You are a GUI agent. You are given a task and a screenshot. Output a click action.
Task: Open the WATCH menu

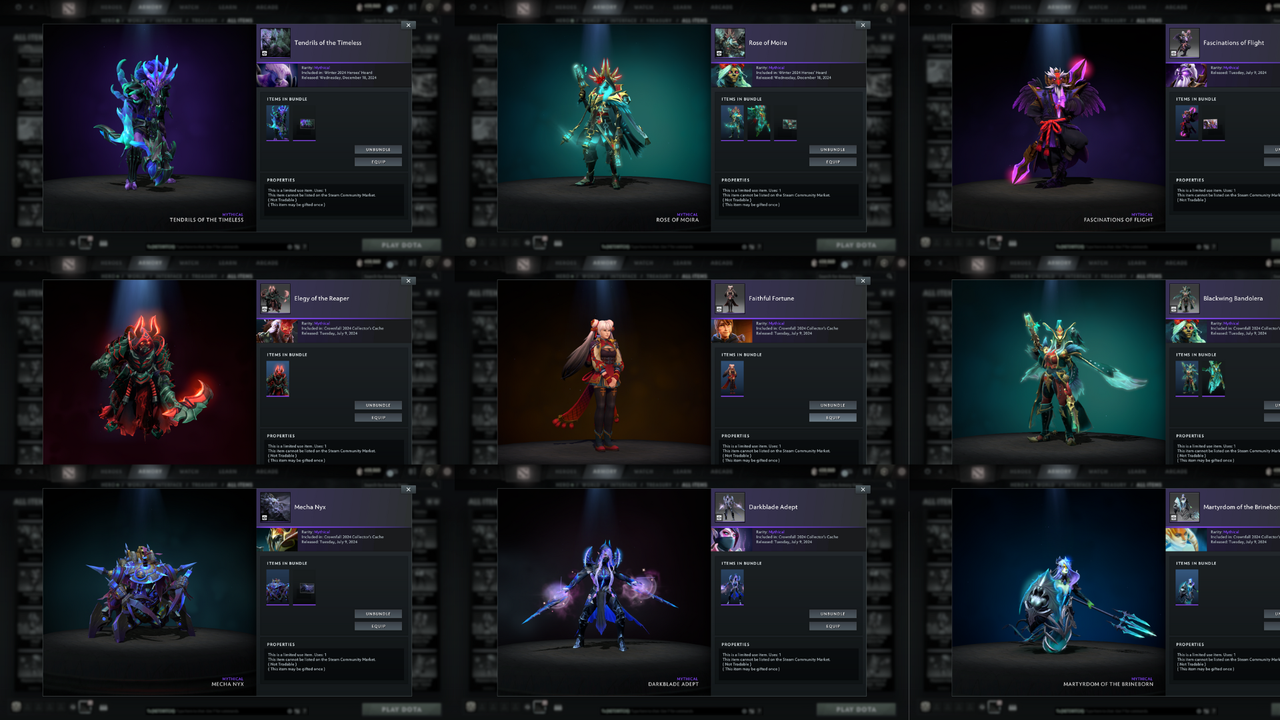tap(187, 8)
